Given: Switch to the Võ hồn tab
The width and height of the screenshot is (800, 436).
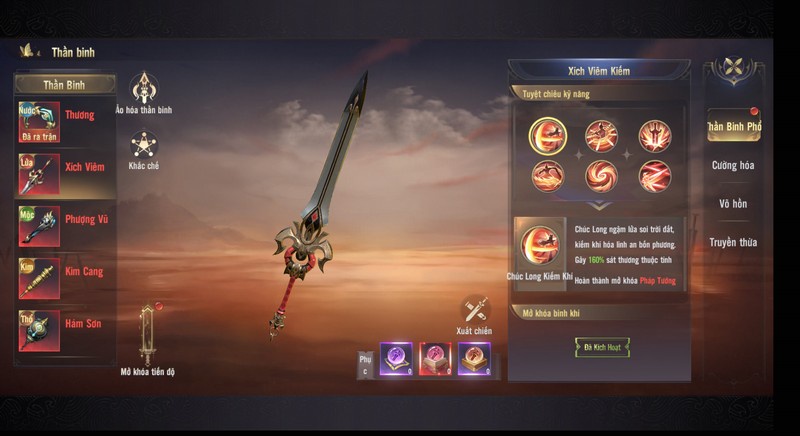Looking at the screenshot, I should (733, 204).
